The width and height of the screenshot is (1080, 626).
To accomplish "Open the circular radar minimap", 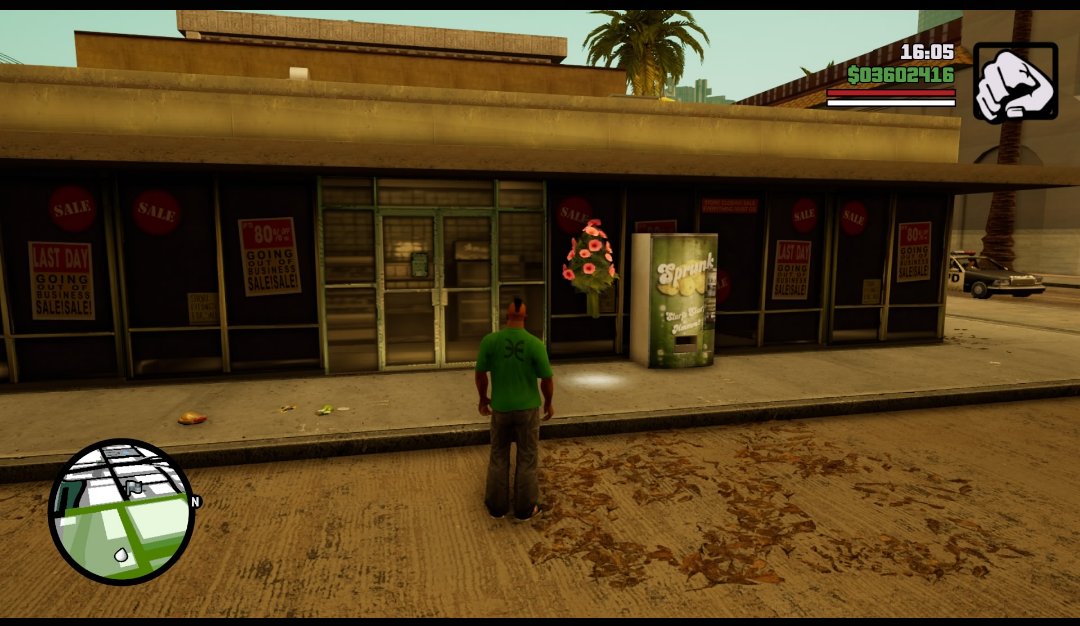I will click(121, 512).
